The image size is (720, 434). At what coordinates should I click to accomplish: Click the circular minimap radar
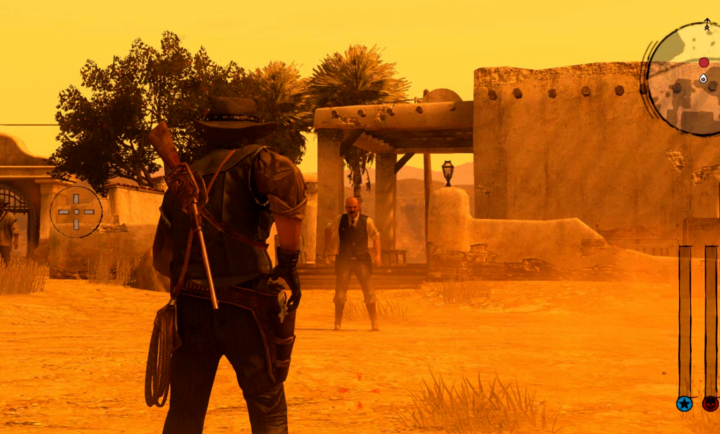coord(688,80)
